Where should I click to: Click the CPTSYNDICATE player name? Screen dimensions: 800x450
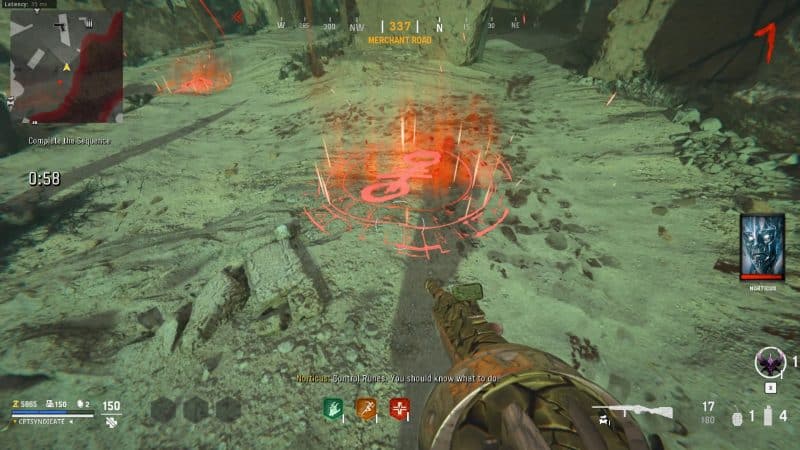pyautogui.click(x=41, y=423)
